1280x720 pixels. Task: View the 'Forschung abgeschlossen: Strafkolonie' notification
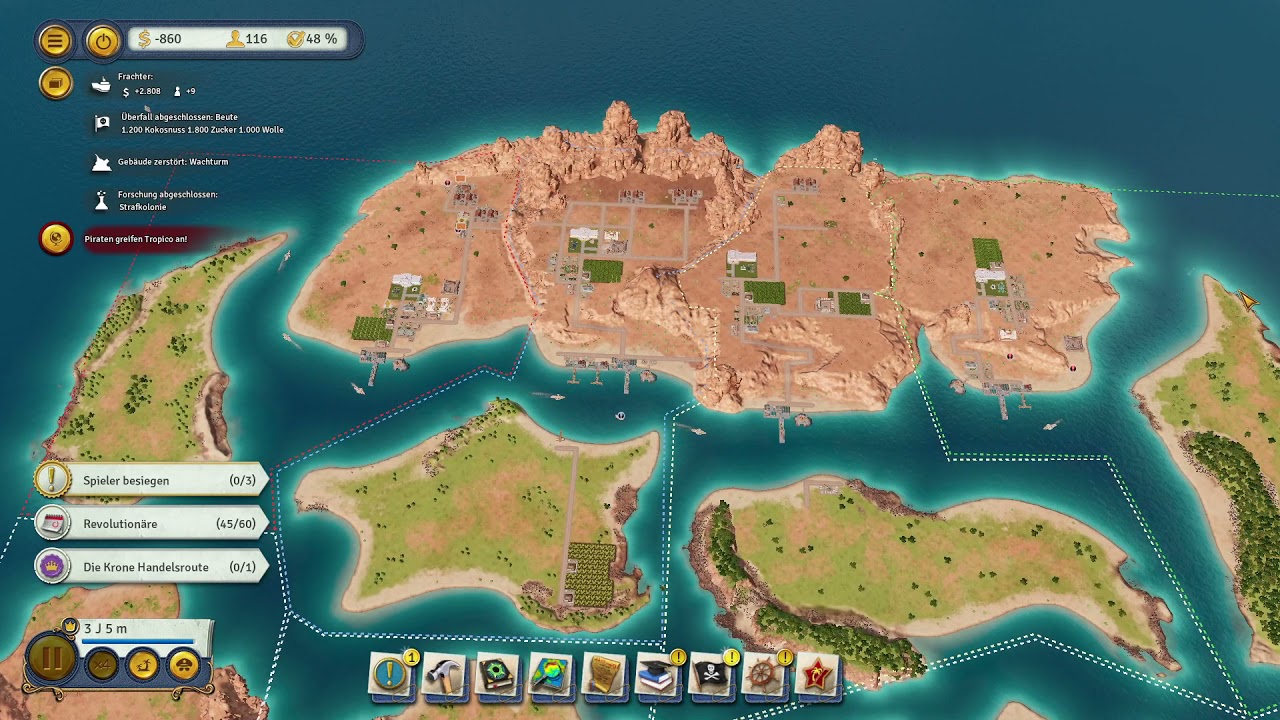point(167,200)
